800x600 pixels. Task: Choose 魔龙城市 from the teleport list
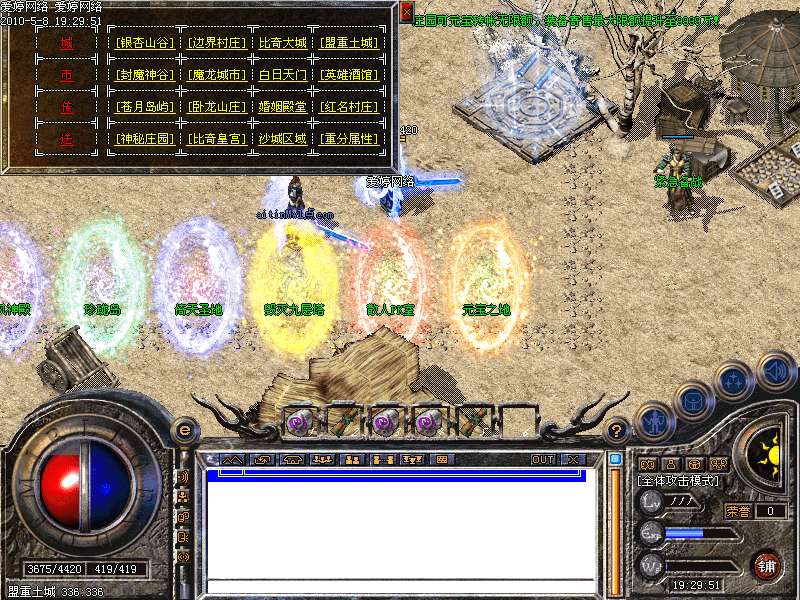point(217,75)
